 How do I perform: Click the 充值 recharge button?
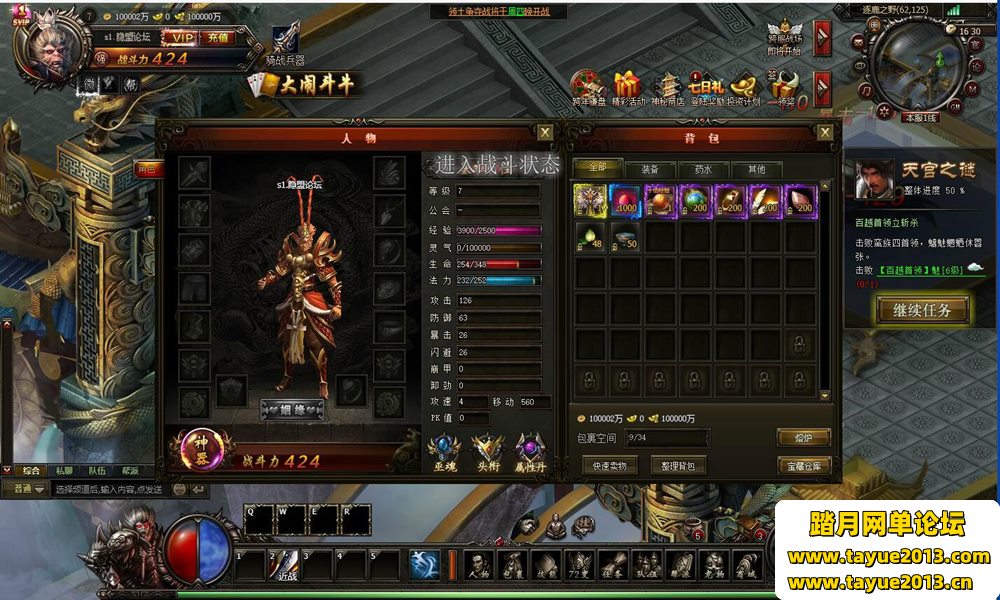point(218,37)
